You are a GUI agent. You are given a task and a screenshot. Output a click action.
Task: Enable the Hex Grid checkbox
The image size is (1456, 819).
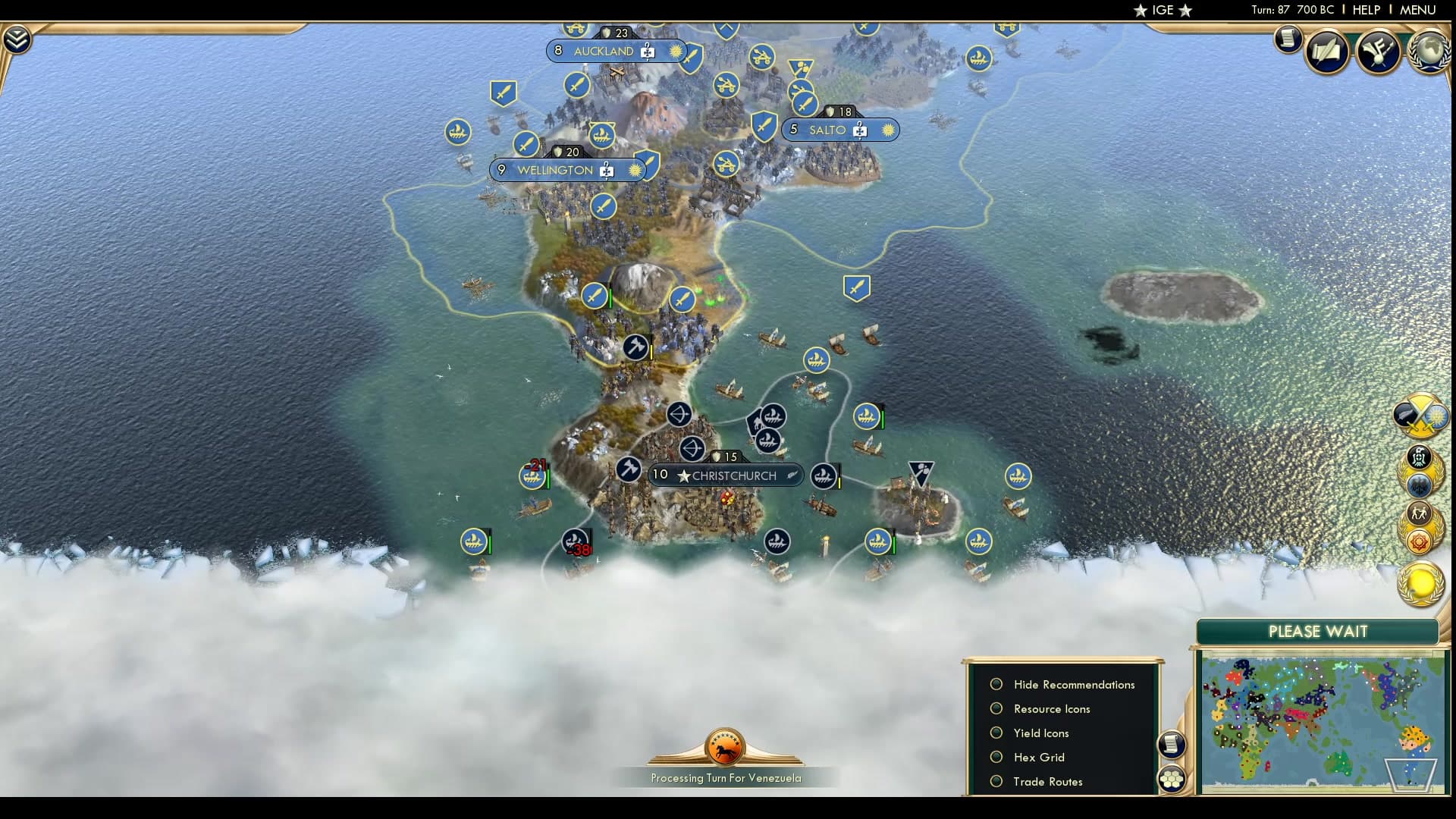tap(996, 757)
